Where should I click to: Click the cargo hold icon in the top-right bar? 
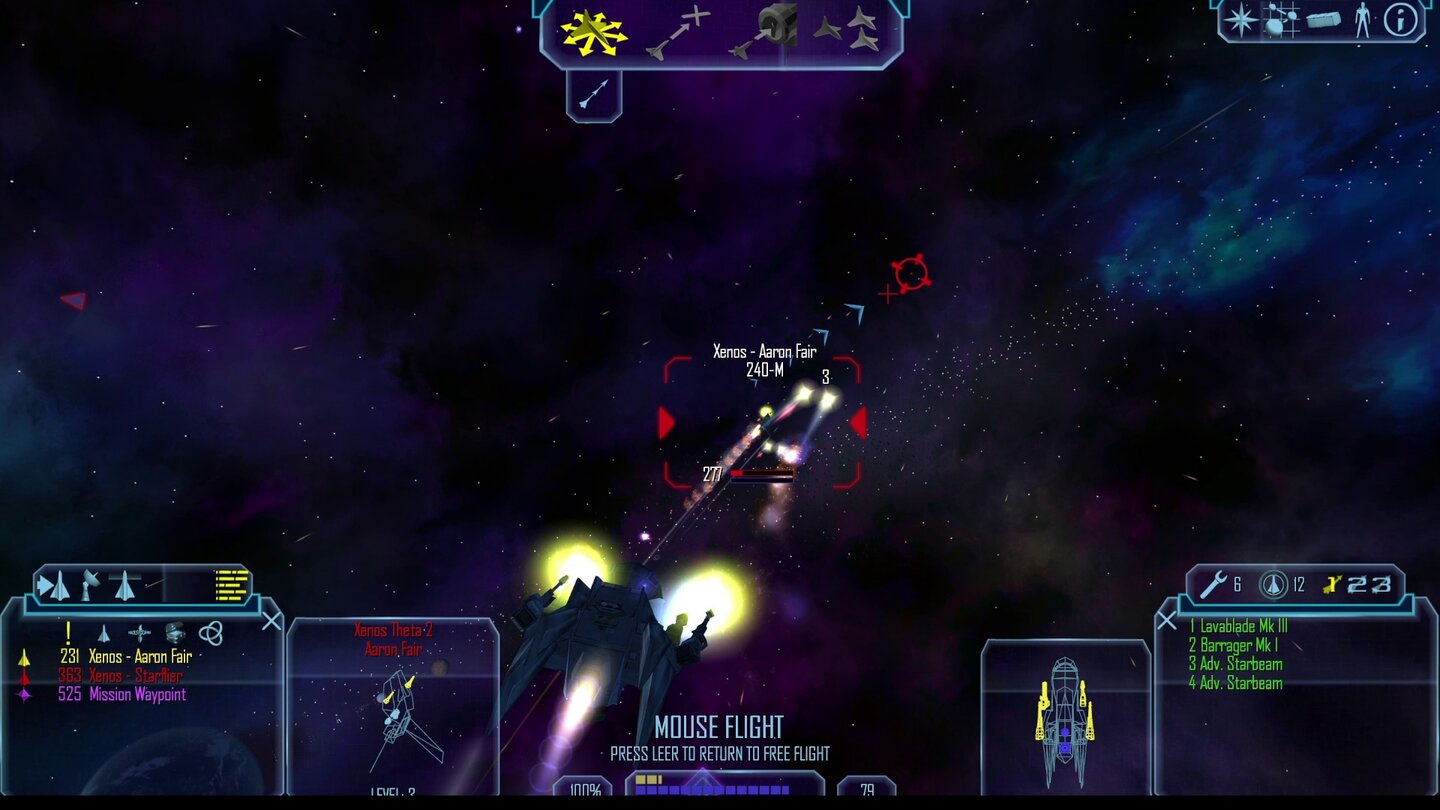click(1322, 20)
